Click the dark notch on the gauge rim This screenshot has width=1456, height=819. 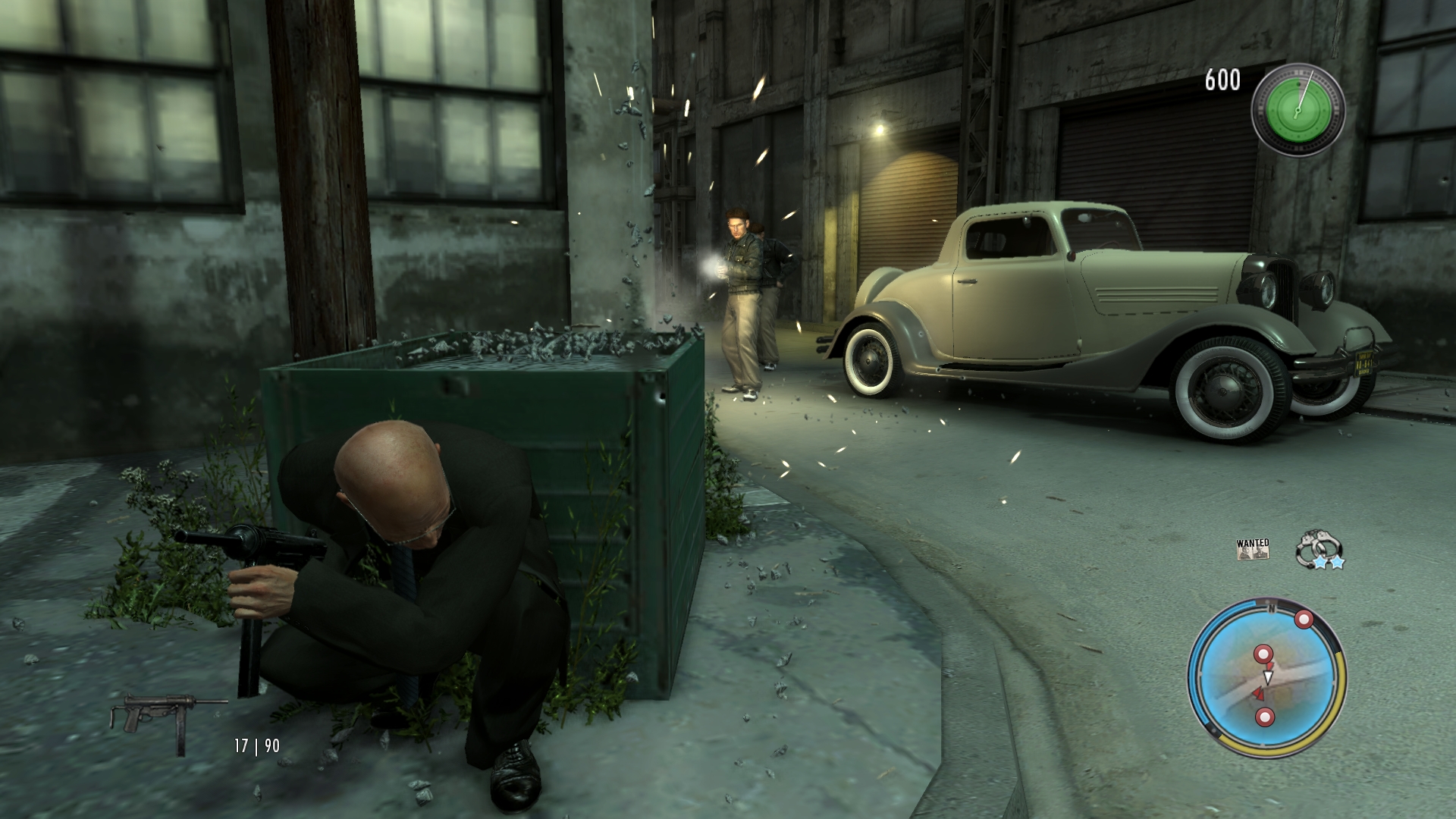click(1298, 83)
